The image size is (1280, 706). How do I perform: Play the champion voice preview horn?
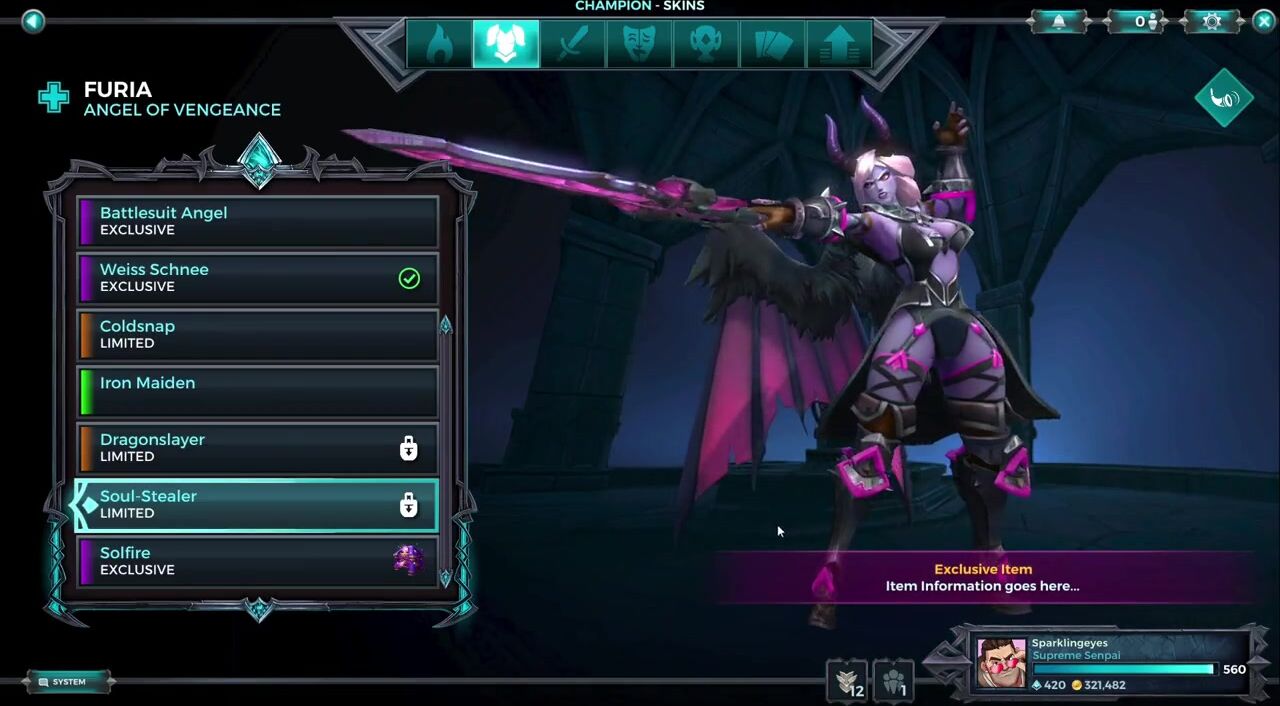[x=1224, y=97]
